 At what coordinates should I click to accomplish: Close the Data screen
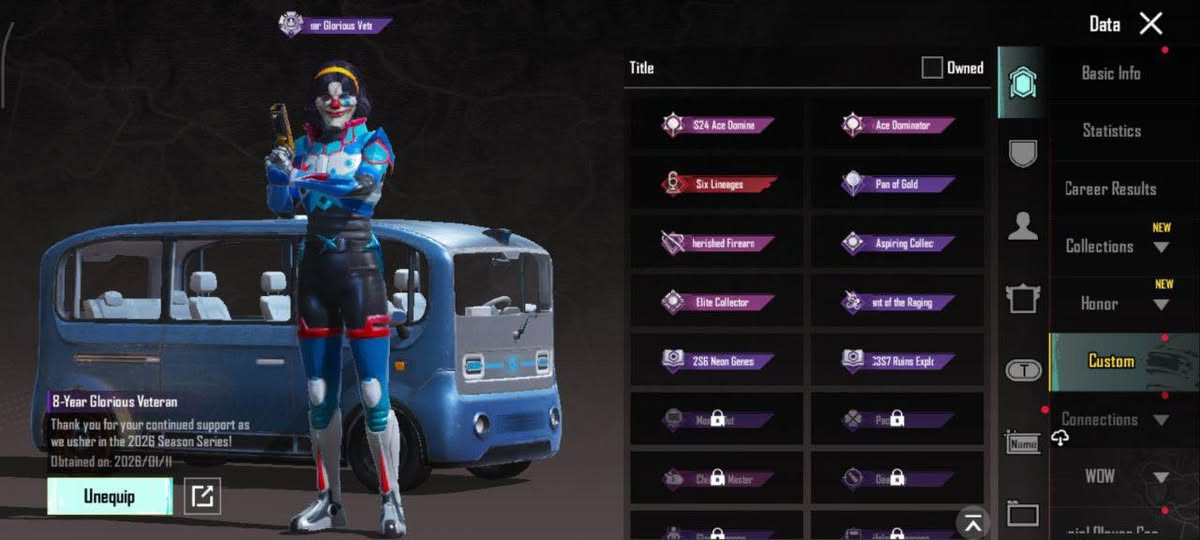[1151, 24]
